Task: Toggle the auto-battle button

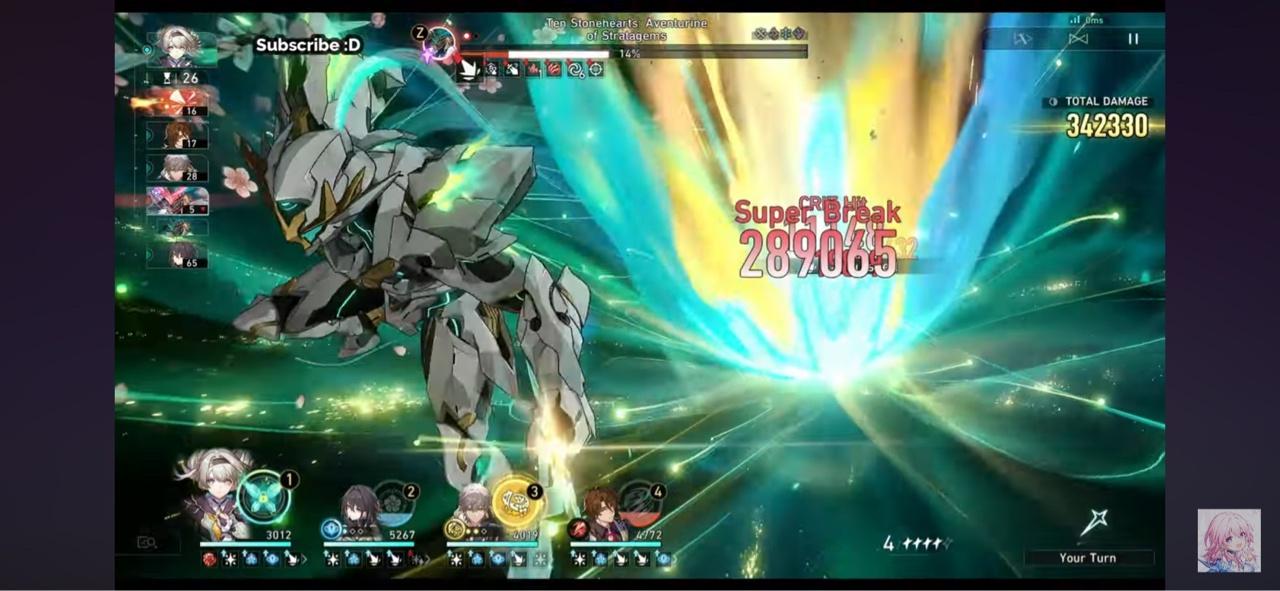Action: pyautogui.click(x=1078, y=39)
